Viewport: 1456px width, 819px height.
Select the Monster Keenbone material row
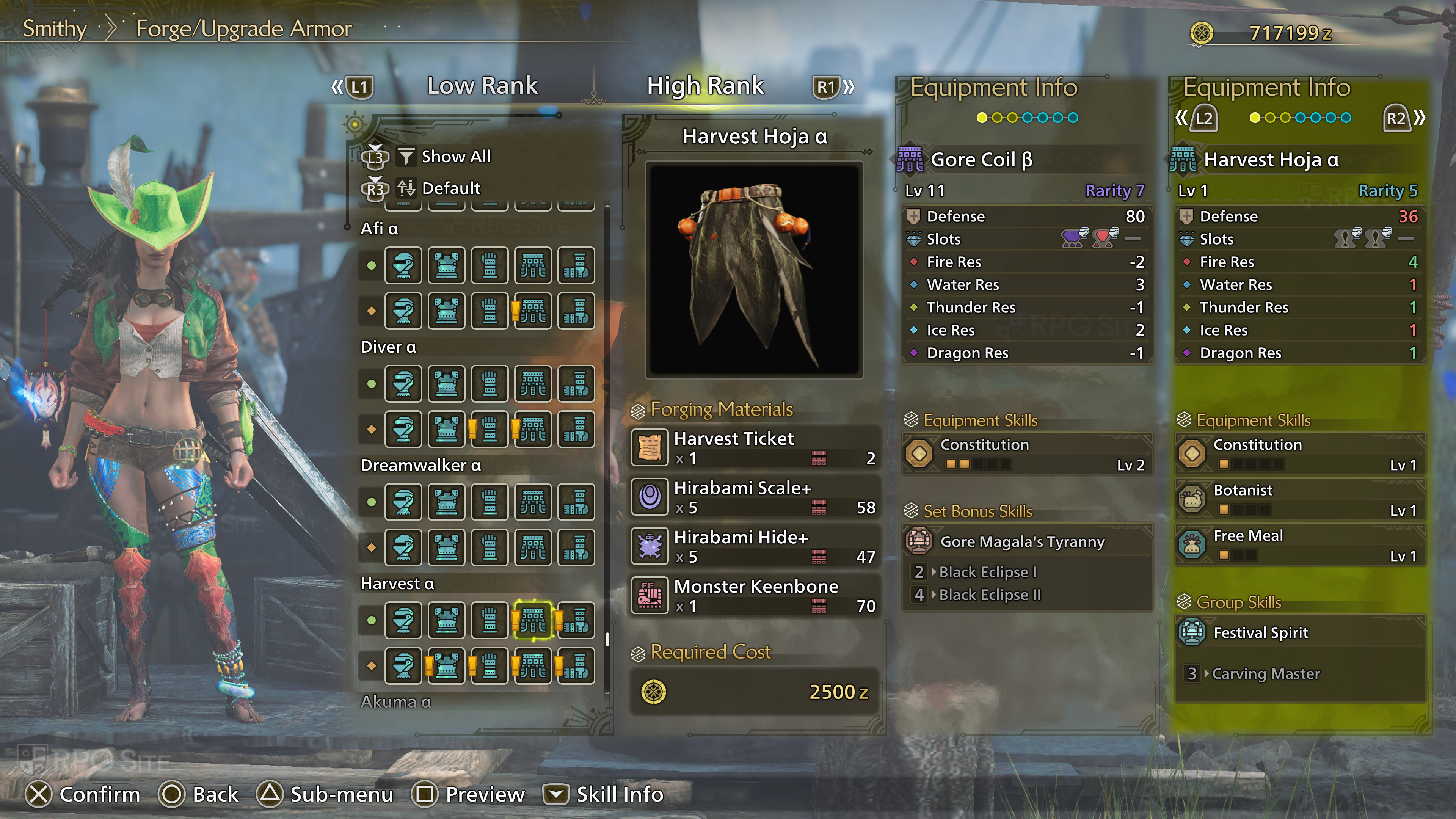tap(755, 595)
